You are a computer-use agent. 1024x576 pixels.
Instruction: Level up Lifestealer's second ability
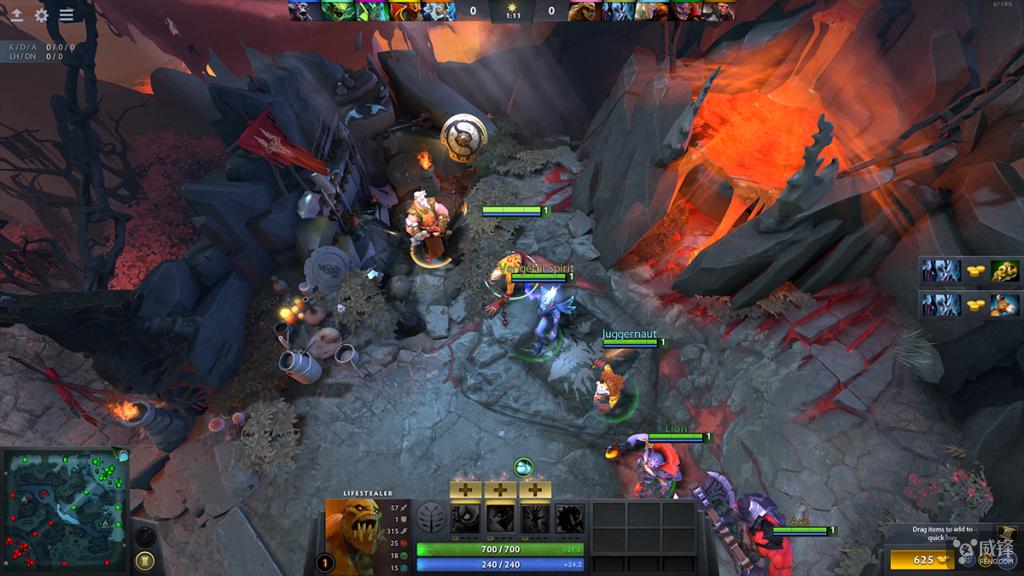tap(500, 490)
